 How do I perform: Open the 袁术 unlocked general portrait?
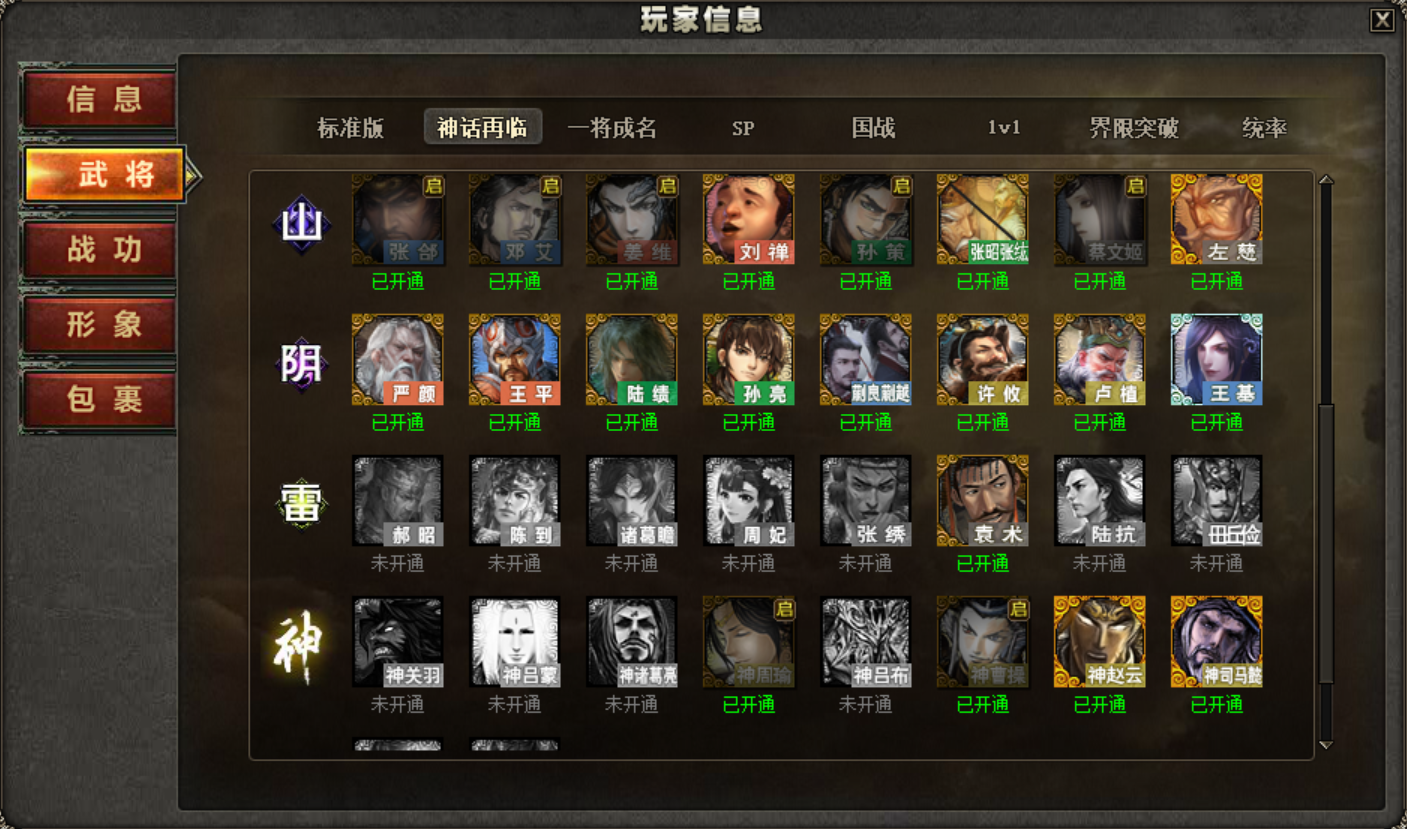(x=982, y=502)
